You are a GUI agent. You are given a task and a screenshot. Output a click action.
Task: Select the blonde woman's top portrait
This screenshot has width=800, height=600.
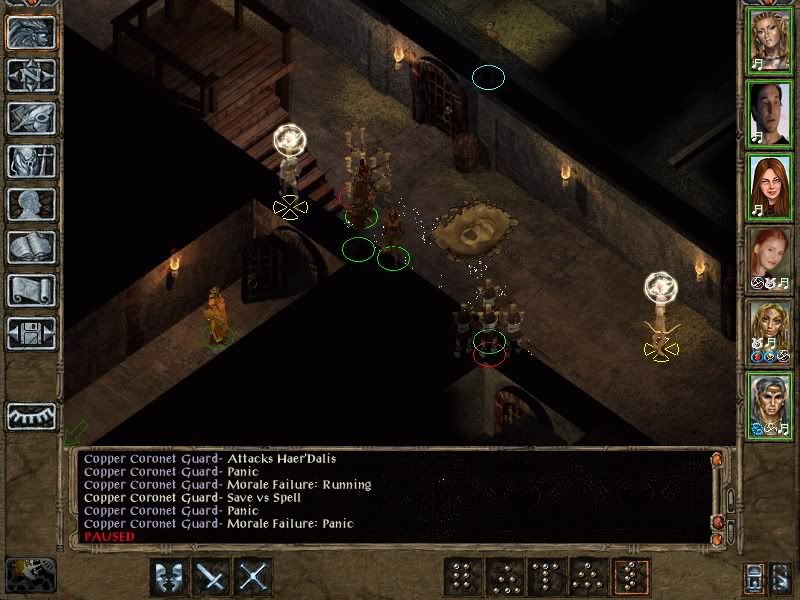pyautogui.click(x=770, y=40)
